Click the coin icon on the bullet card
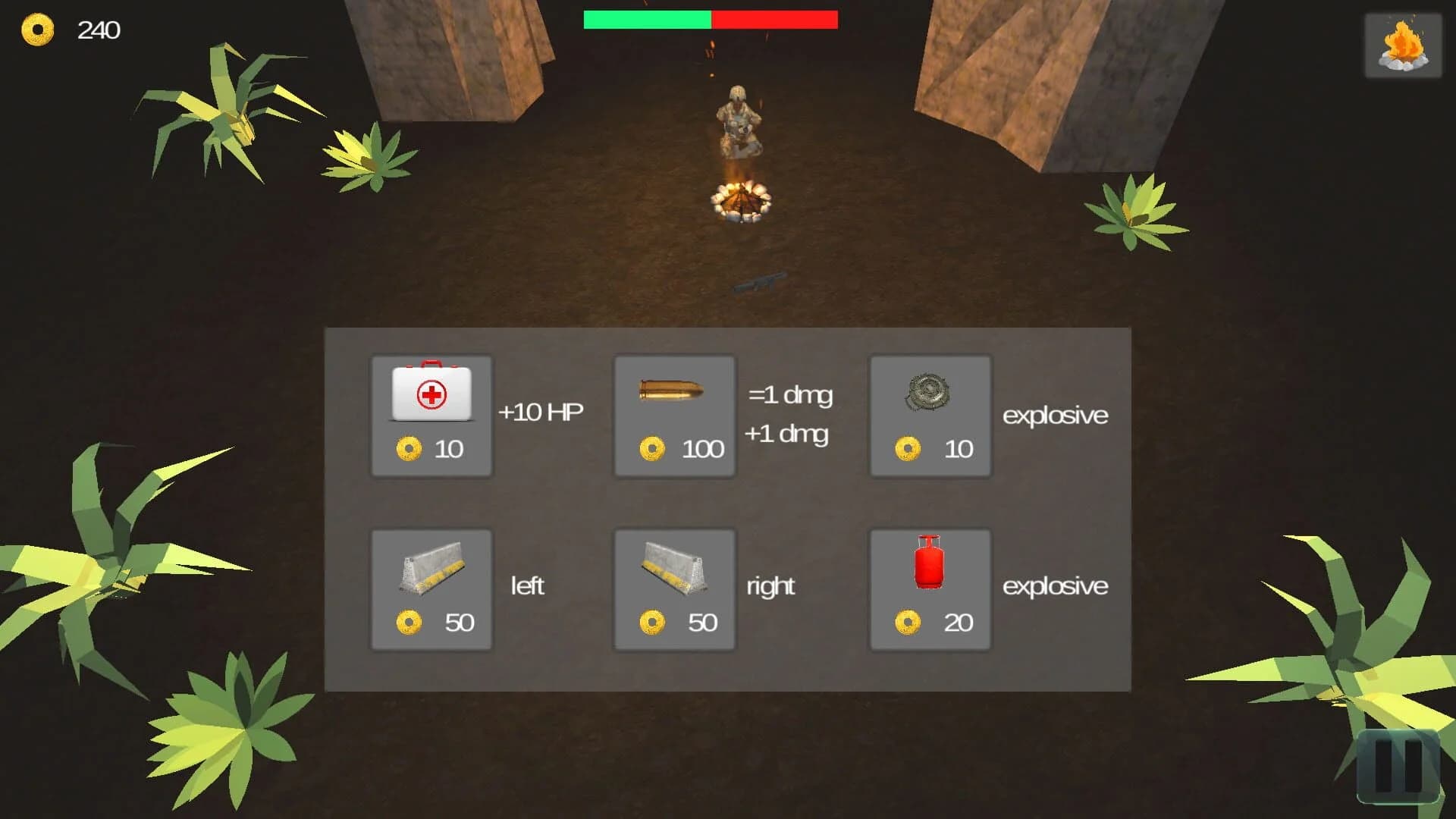This screenshot has width=1456, height=819. coord(653,448)
